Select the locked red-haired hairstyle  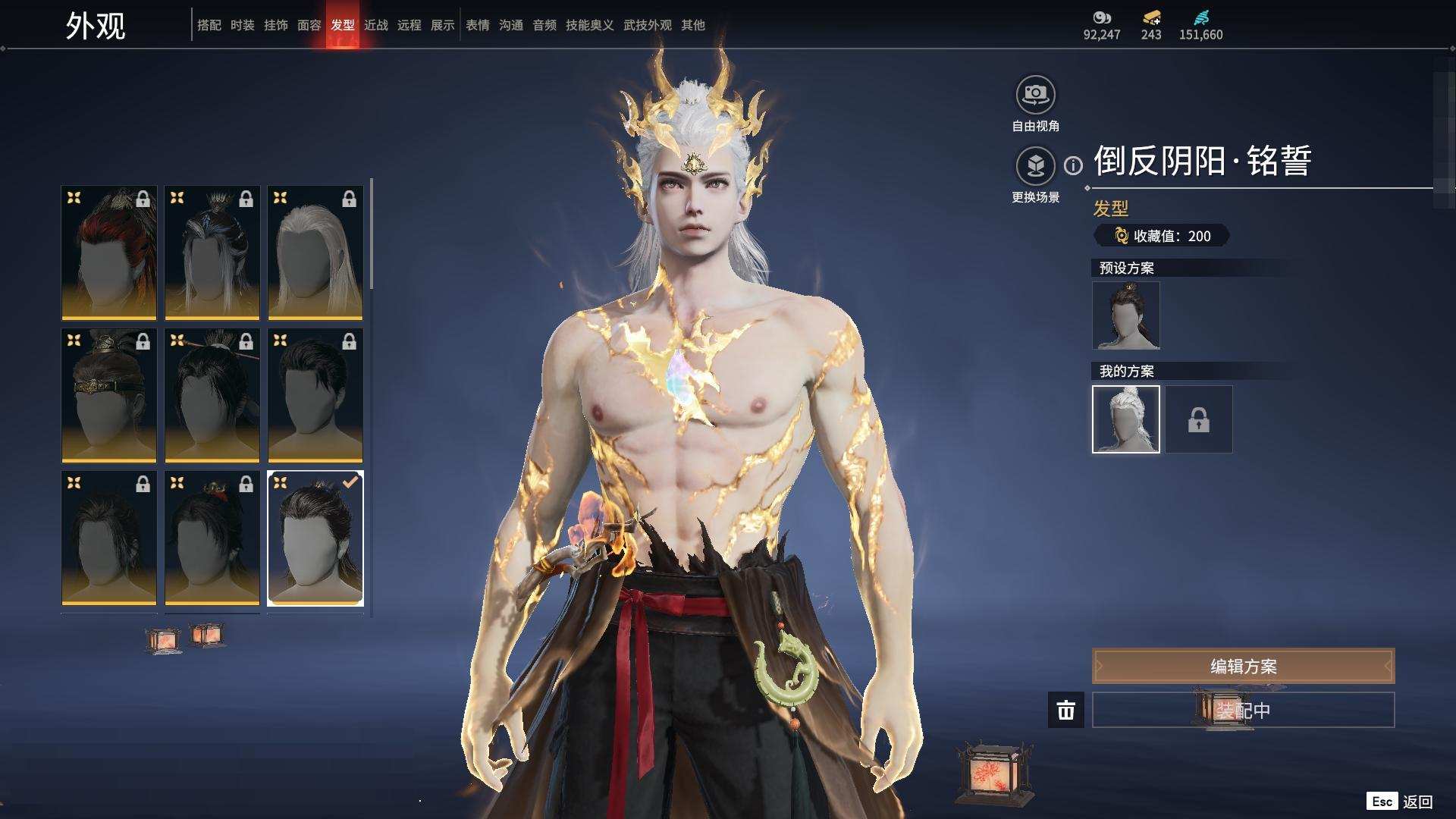pos(108,253)
